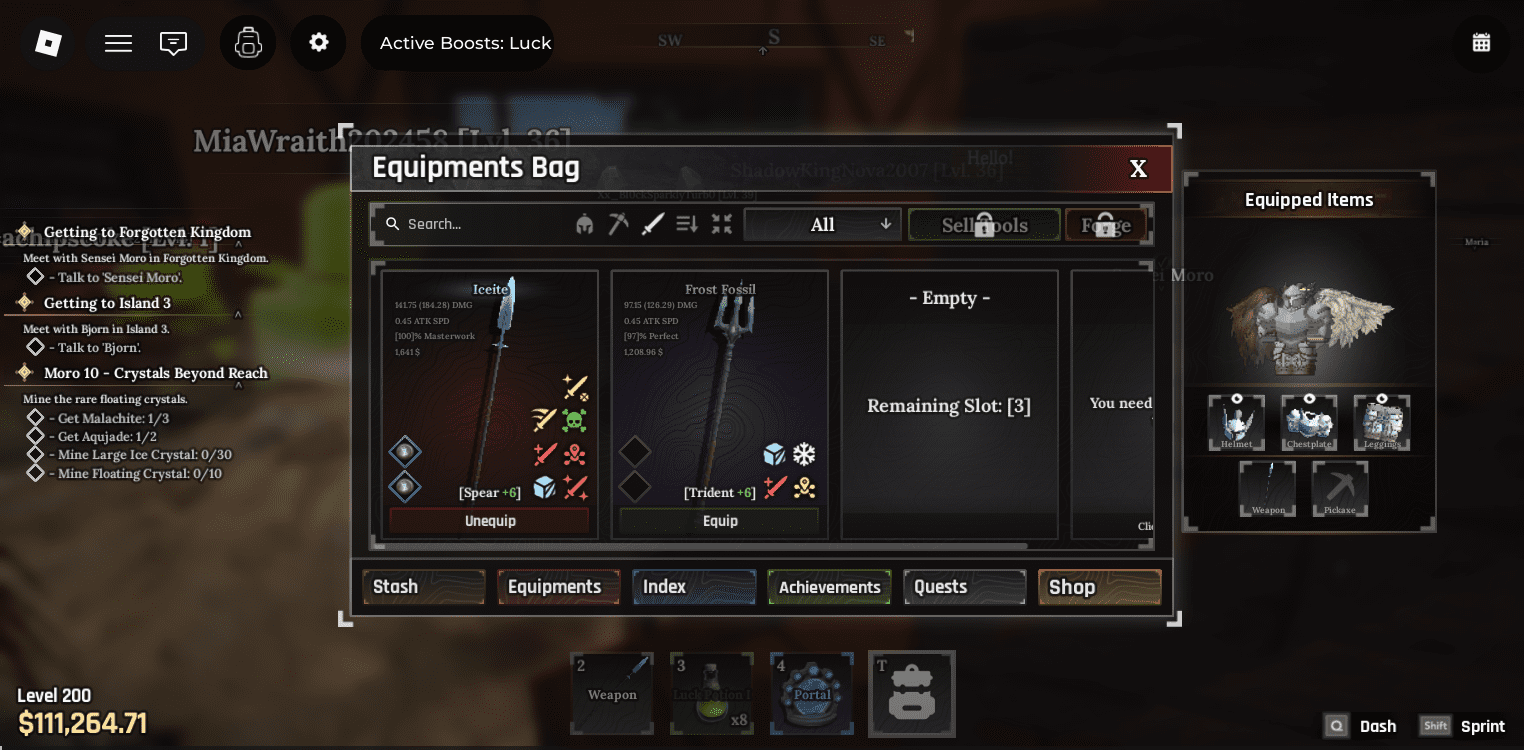Go to the Quests tab
1524x750 pixels.
964,587
